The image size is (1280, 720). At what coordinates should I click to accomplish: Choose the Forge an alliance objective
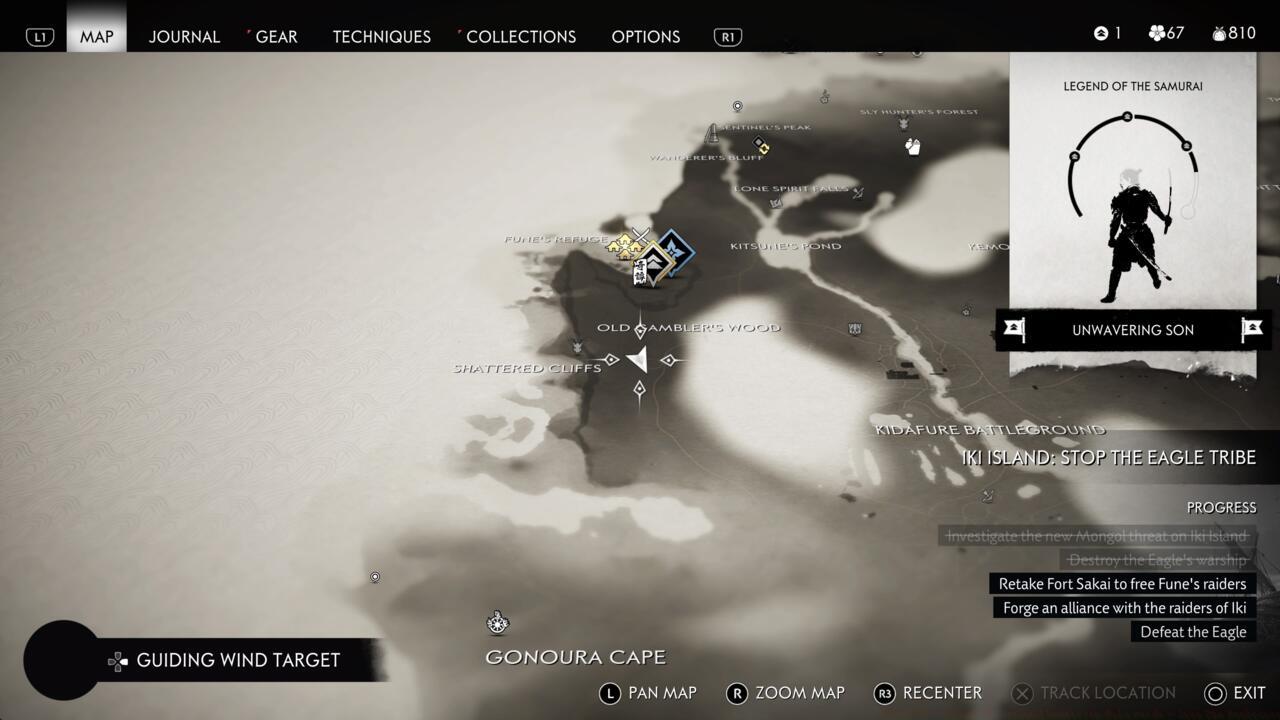(1124, 608)
